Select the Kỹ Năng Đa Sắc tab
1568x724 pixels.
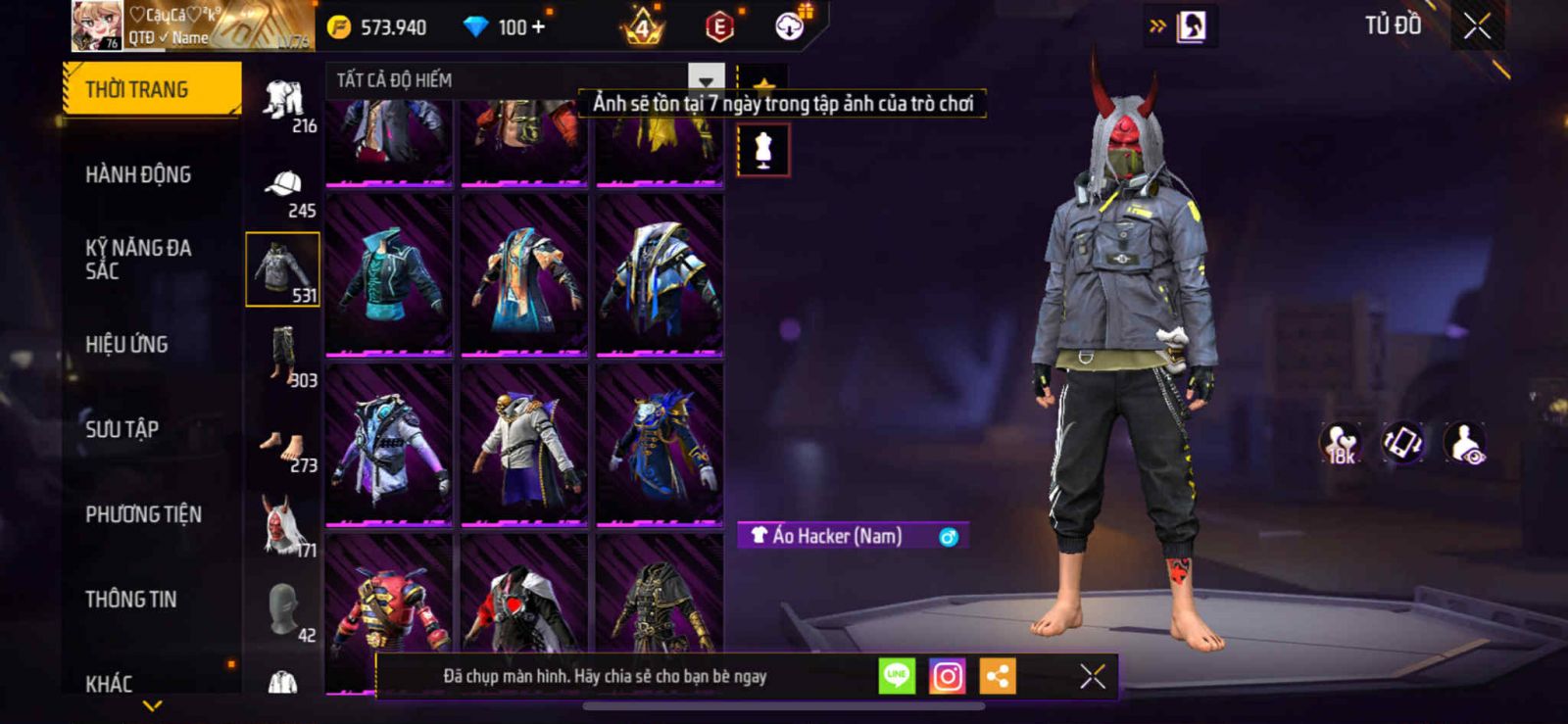138,259
